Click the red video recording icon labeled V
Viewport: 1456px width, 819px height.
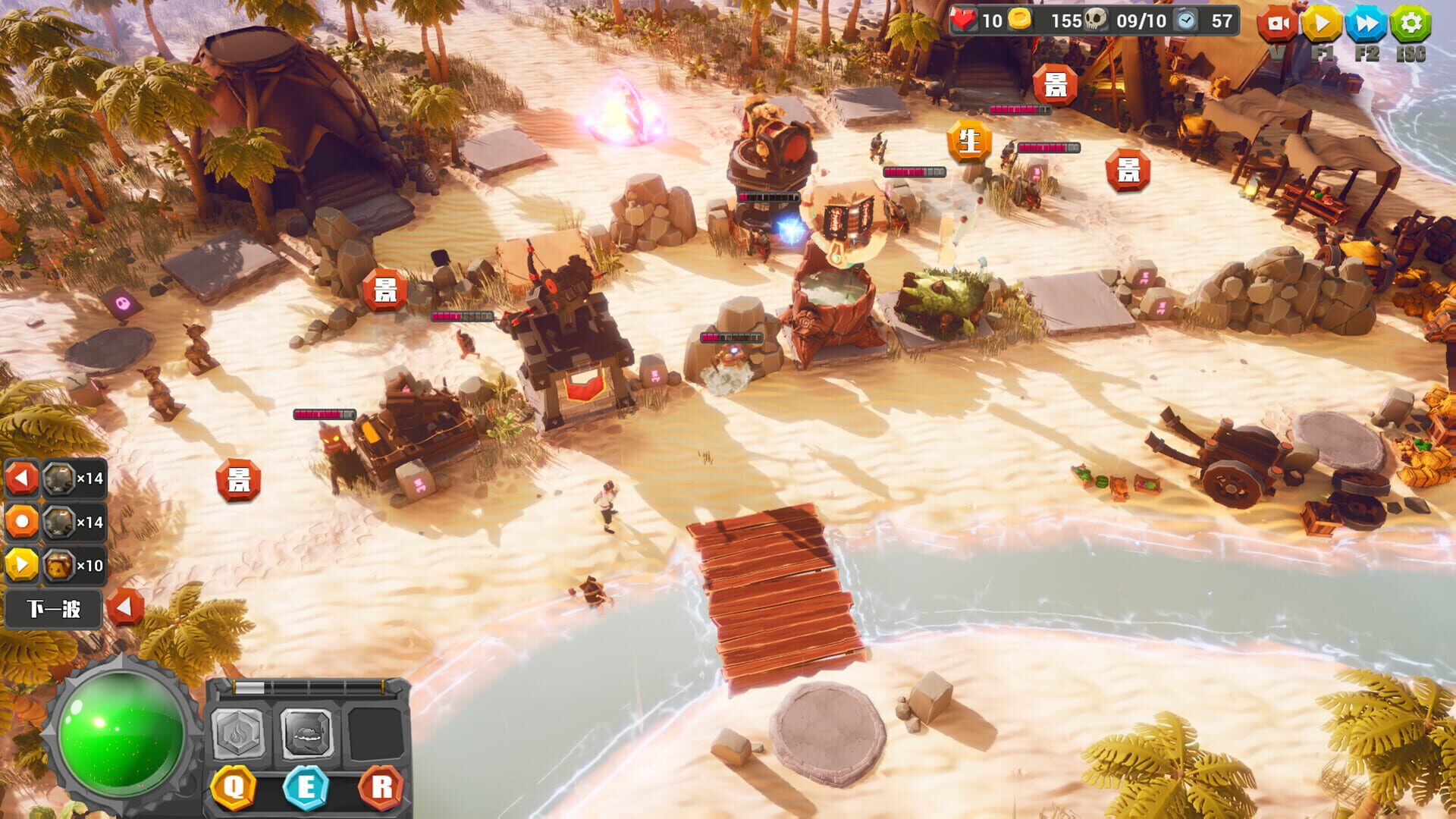pyautogui.click(x=1278, y=24)
